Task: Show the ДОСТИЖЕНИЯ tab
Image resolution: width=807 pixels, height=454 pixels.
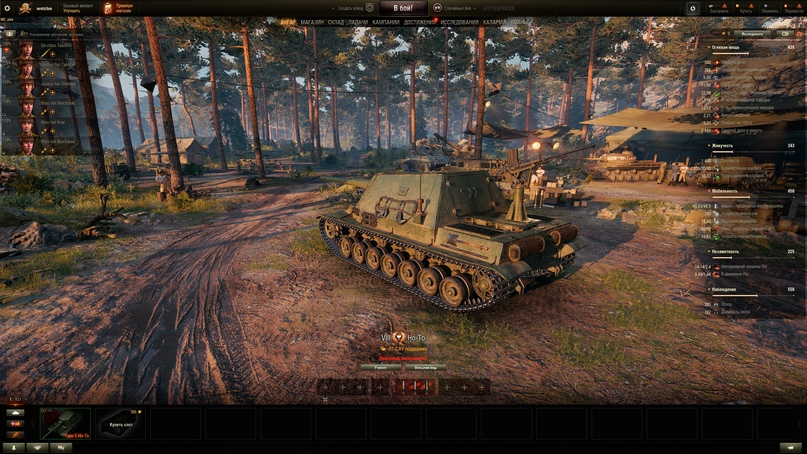Action: coord(419,22)
